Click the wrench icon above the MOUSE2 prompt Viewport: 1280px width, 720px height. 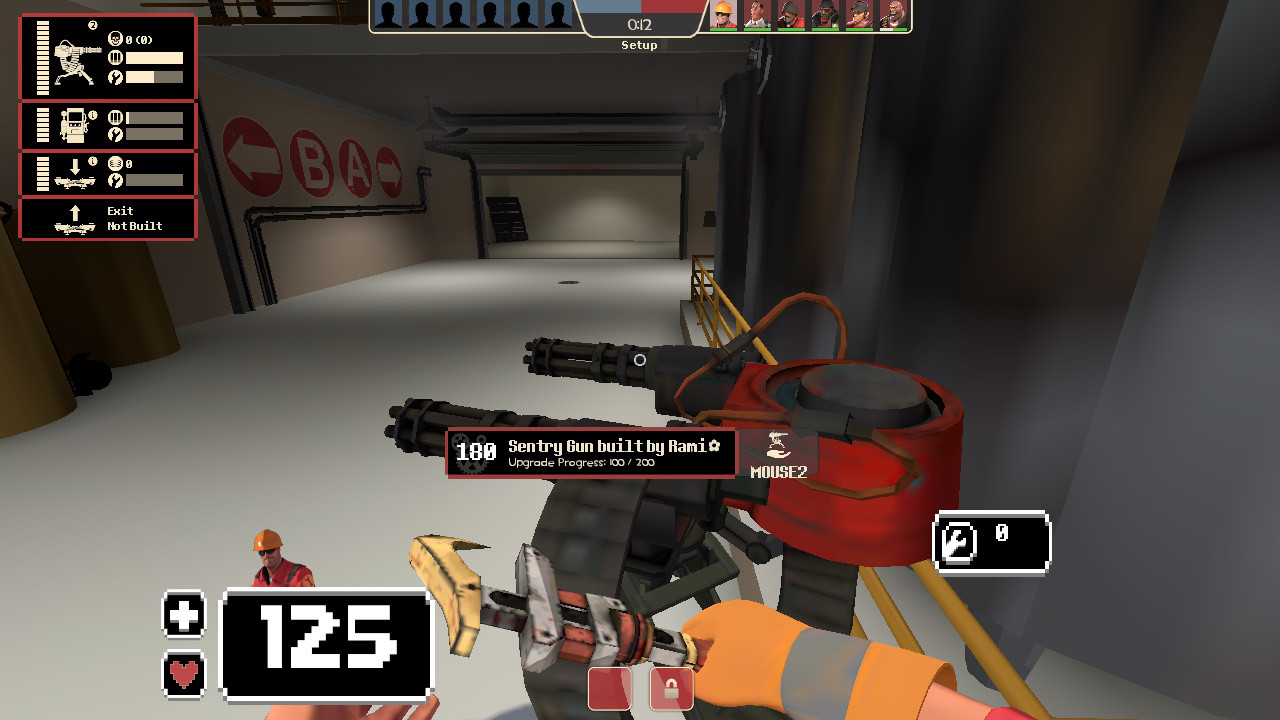pyautogui.click(x=779, y=445)
